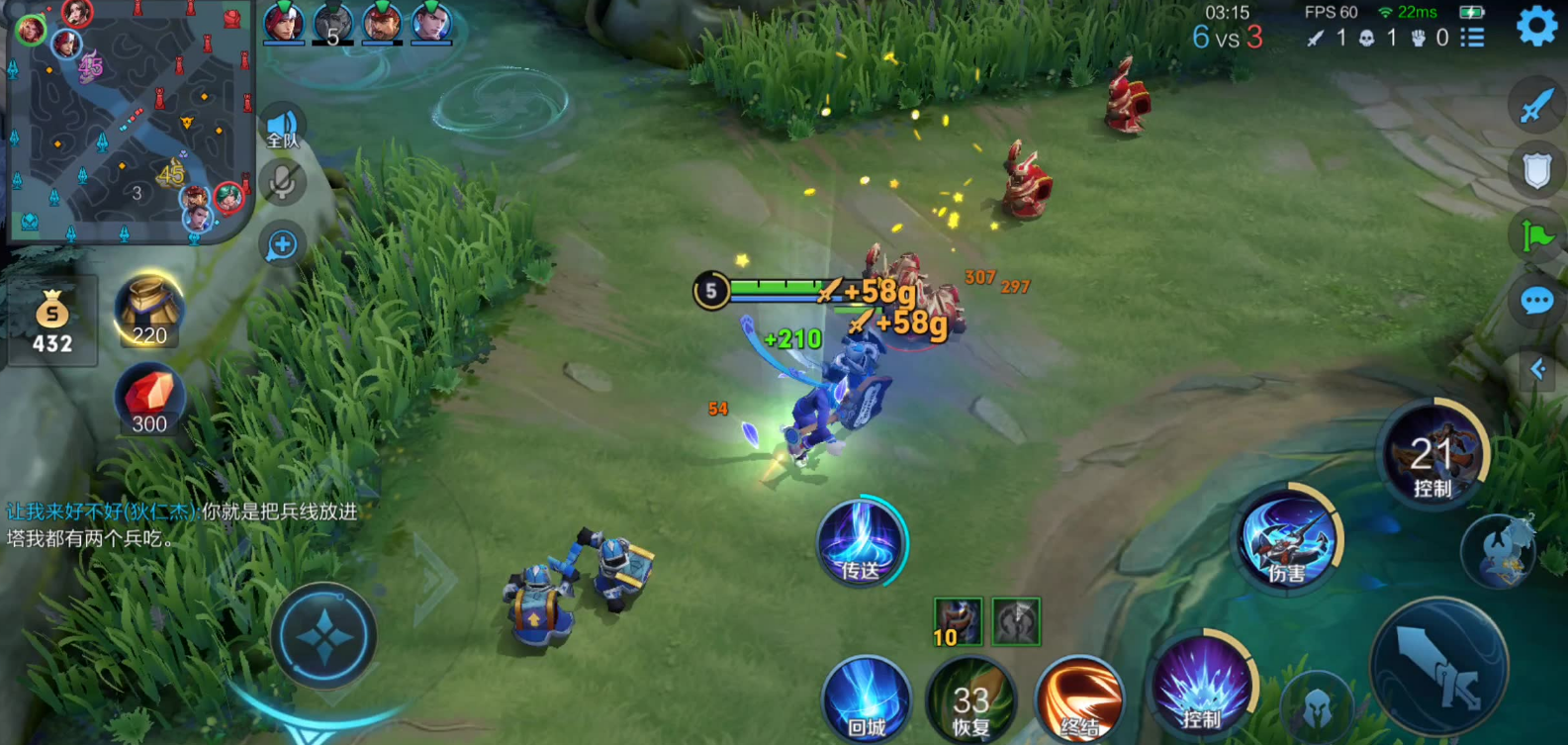
Task: Toggle the microphone button
Action: pos(283,183)
